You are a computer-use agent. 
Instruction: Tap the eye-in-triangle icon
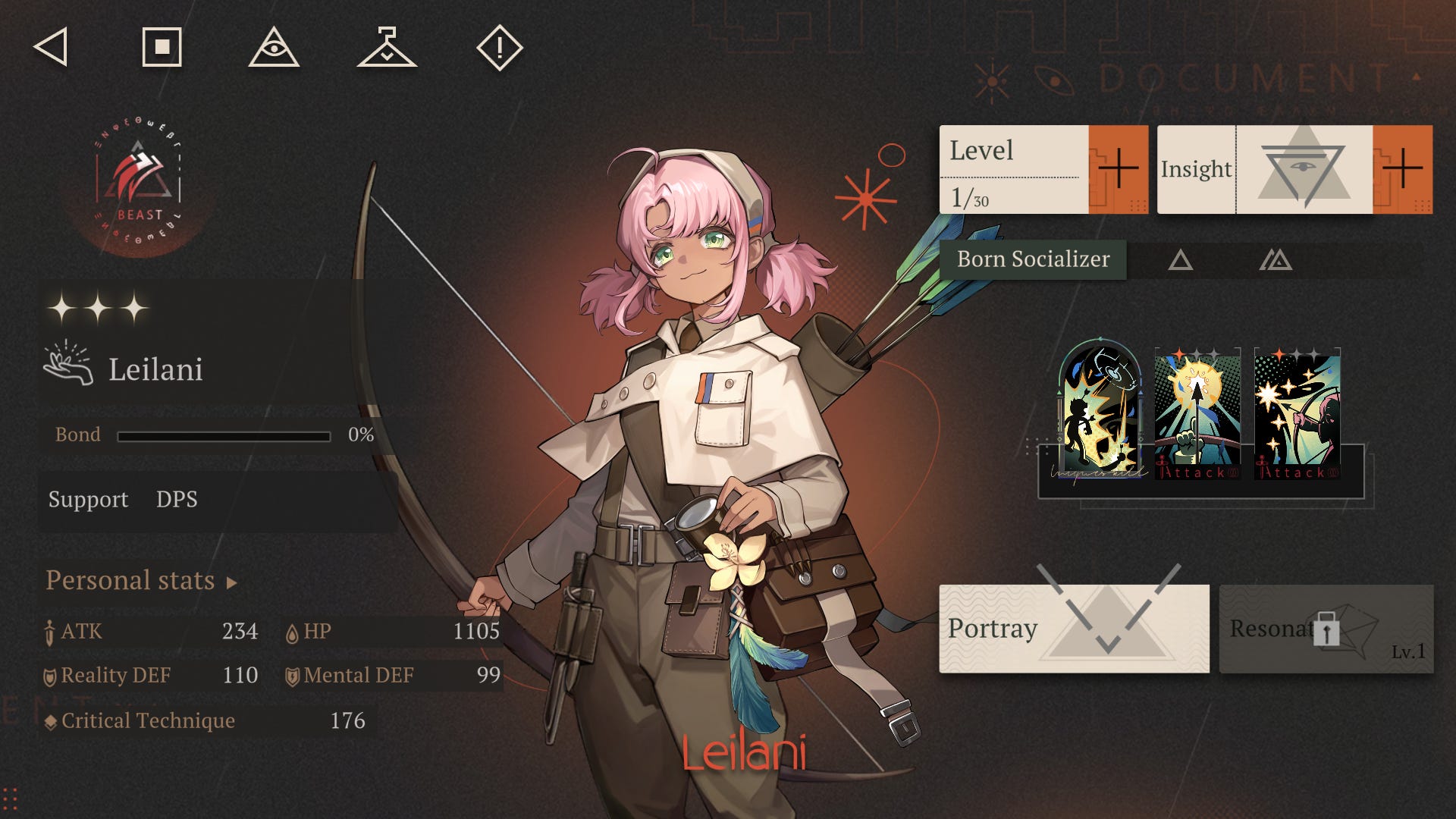274,48
